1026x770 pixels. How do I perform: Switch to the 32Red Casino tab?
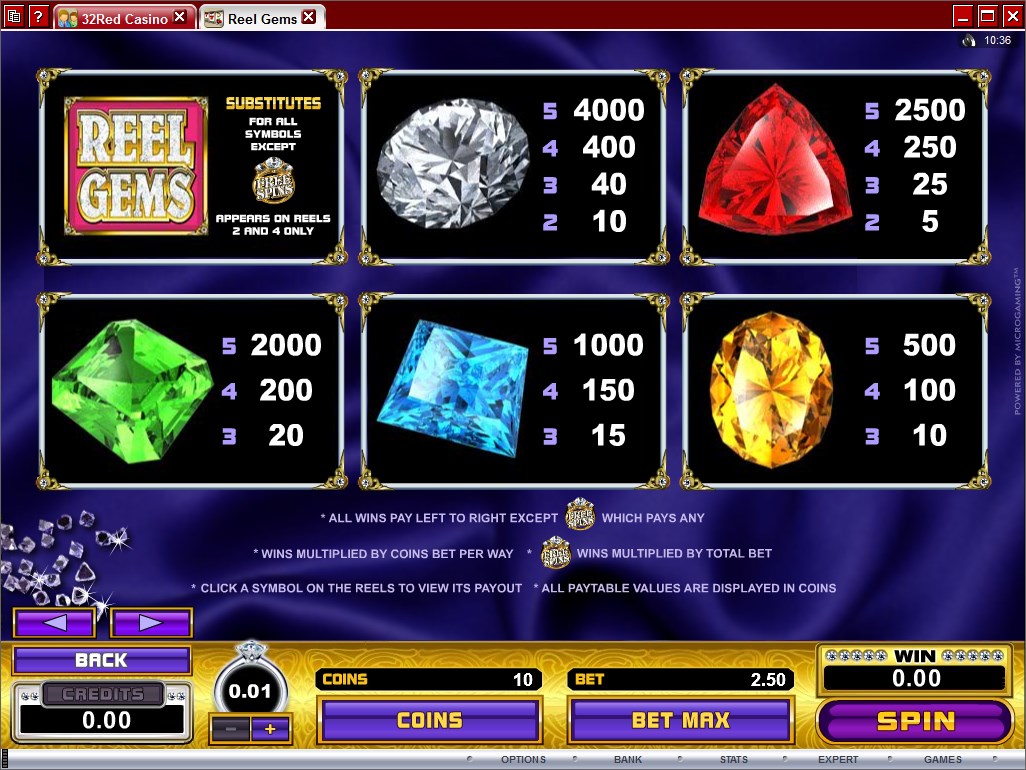(112, 18)
